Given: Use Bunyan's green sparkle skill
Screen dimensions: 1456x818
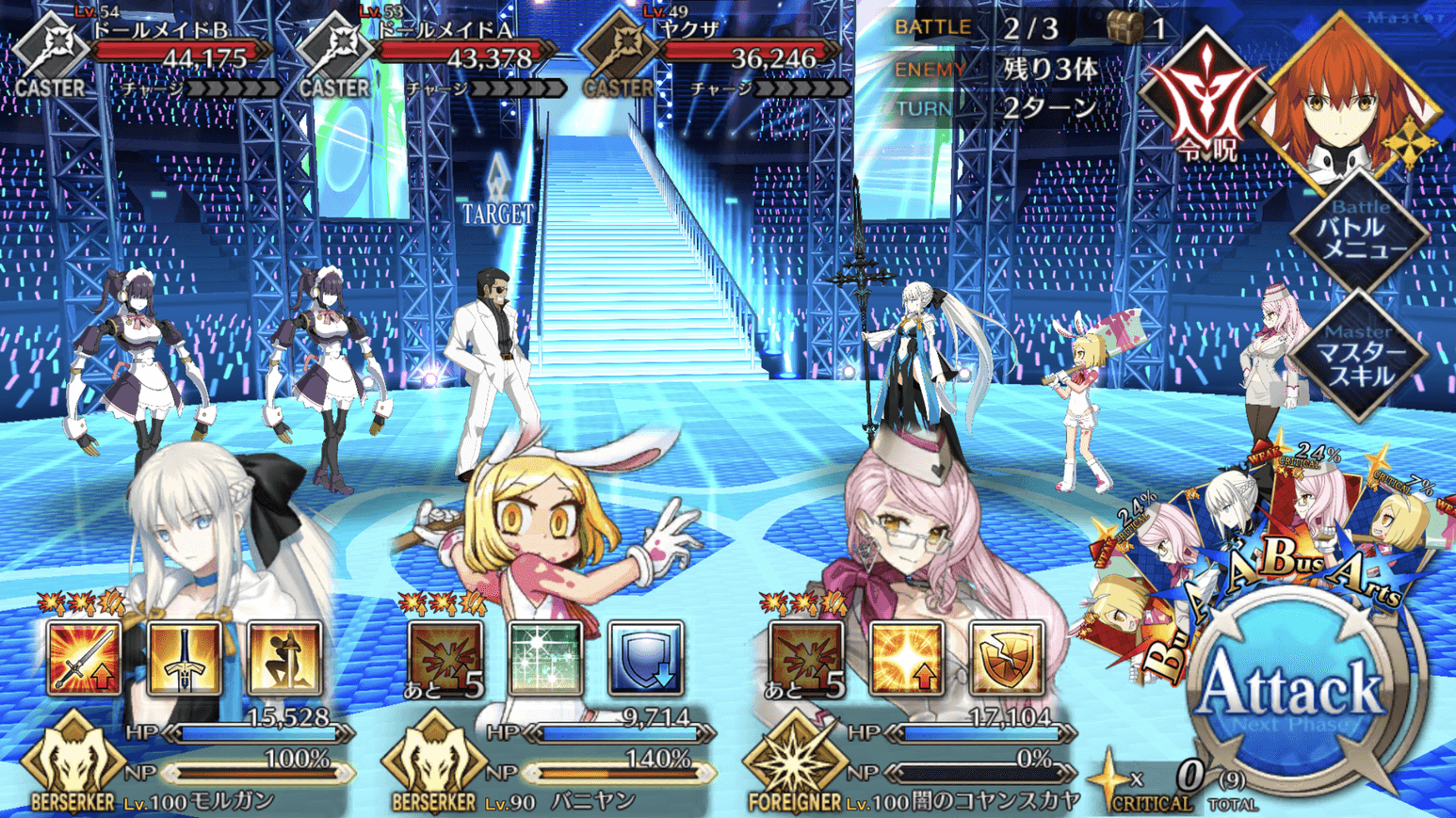Looking at the screenshot, I should pyautogui.click(x=545, y=658).
